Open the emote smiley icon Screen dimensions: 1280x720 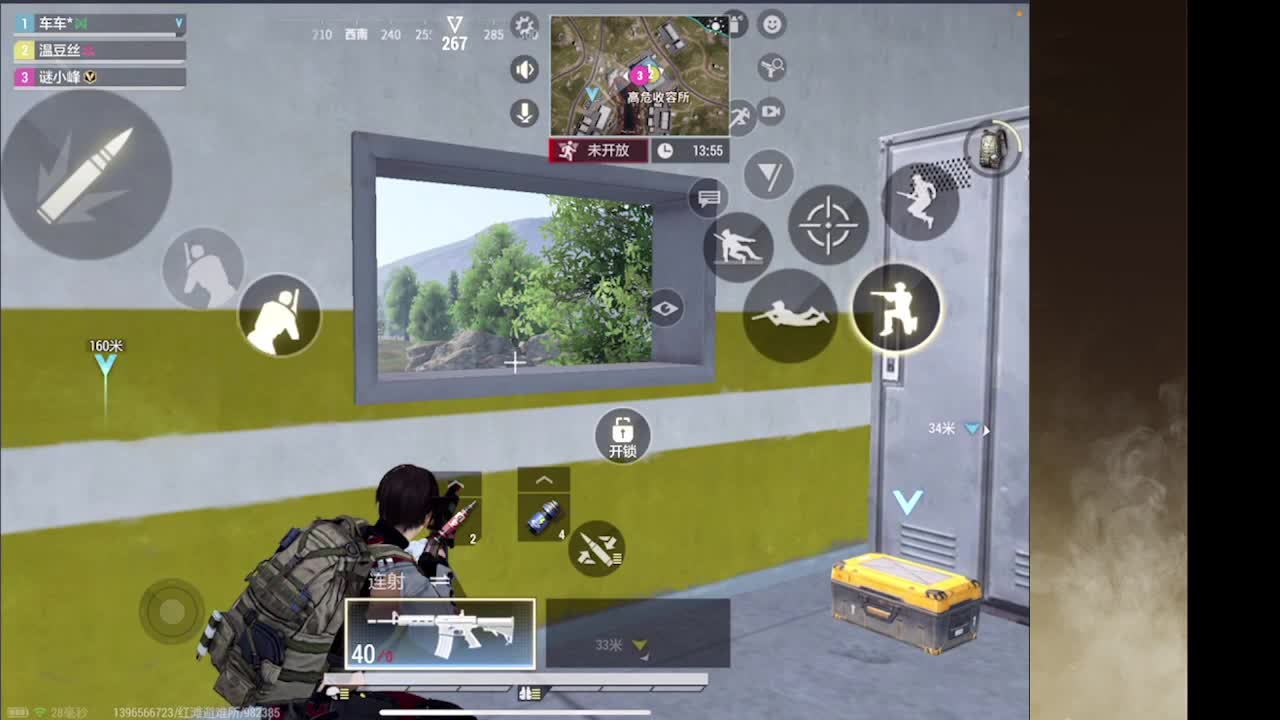770,24
